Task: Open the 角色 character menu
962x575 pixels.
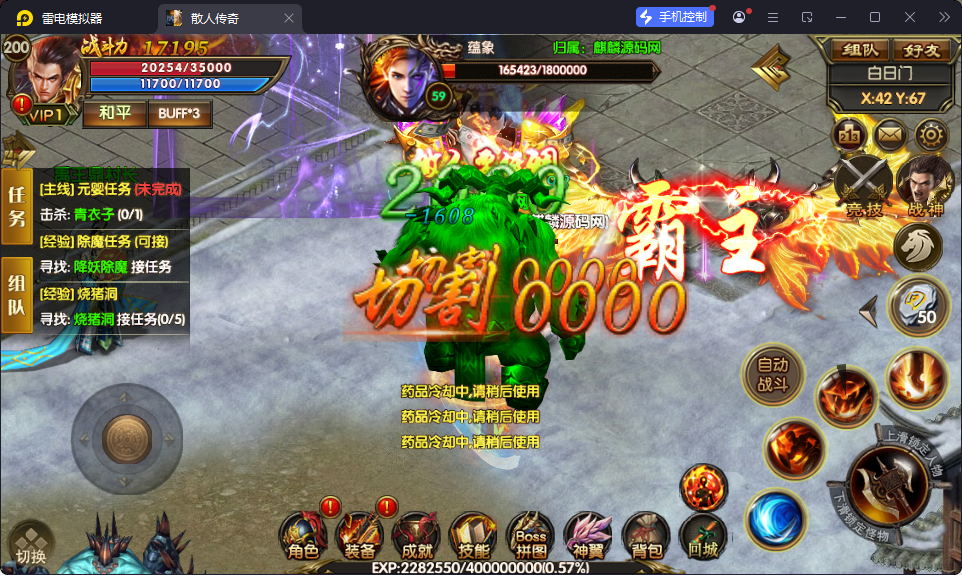Action: tap(303, 535)
